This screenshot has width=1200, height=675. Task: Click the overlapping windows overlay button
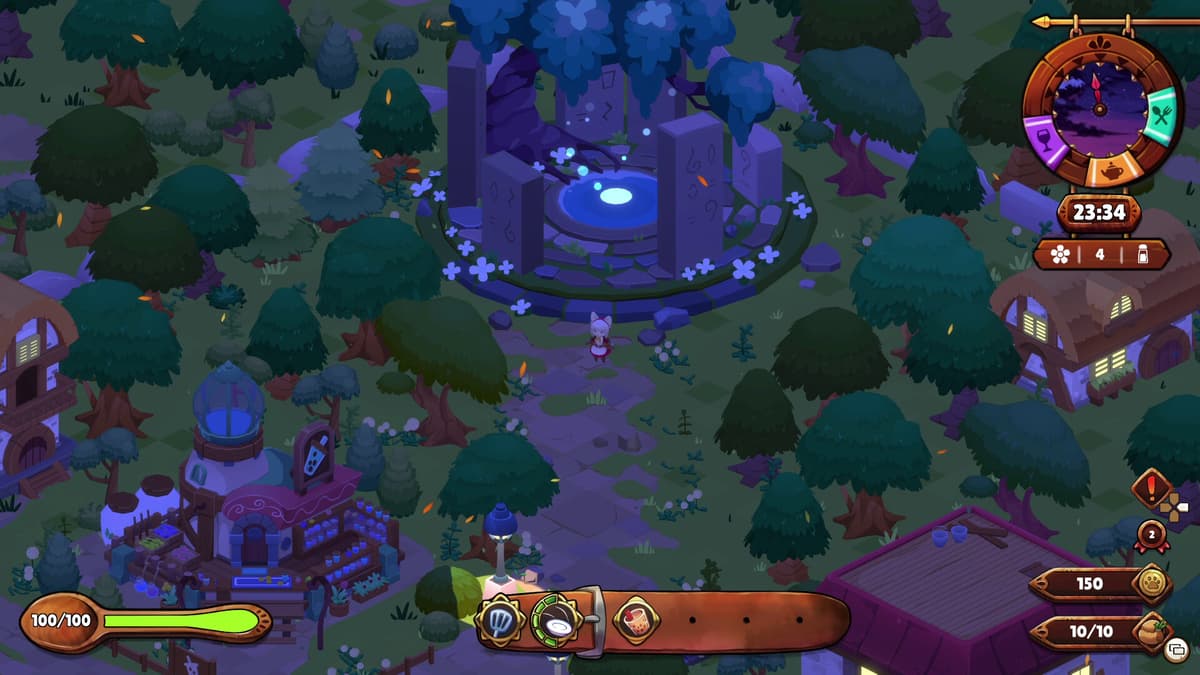(1177, 648)
